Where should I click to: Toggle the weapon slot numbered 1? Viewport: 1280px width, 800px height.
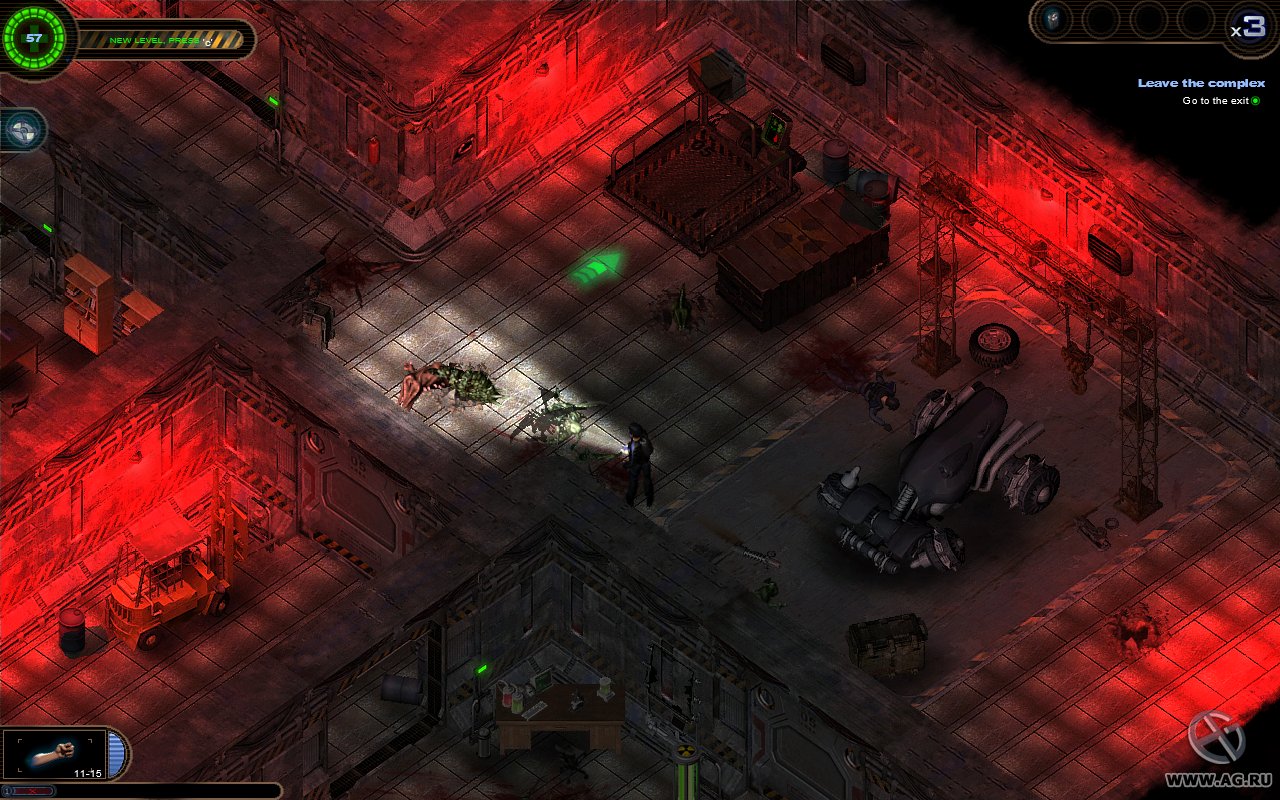[x=8, y=790]
